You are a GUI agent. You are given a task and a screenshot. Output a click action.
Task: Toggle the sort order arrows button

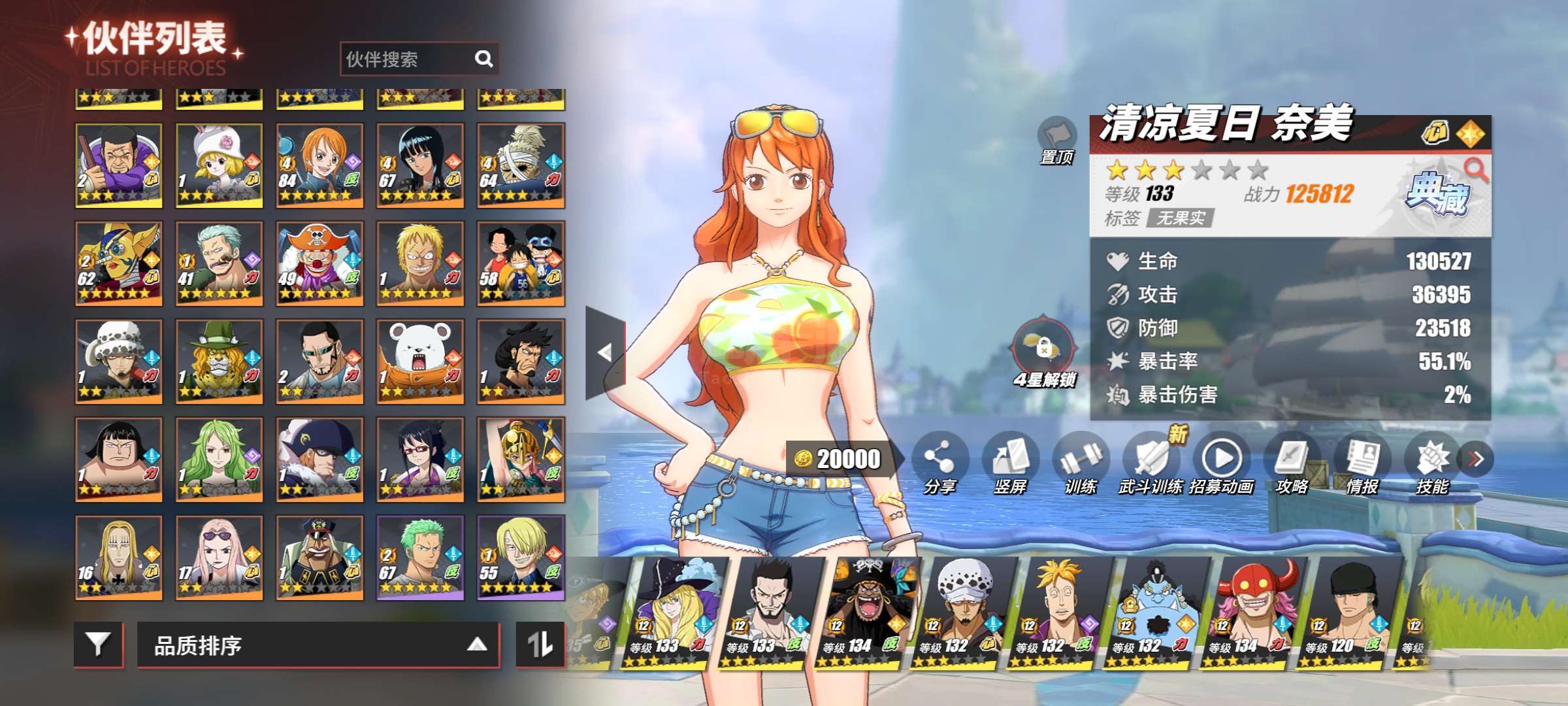[540, 645]
